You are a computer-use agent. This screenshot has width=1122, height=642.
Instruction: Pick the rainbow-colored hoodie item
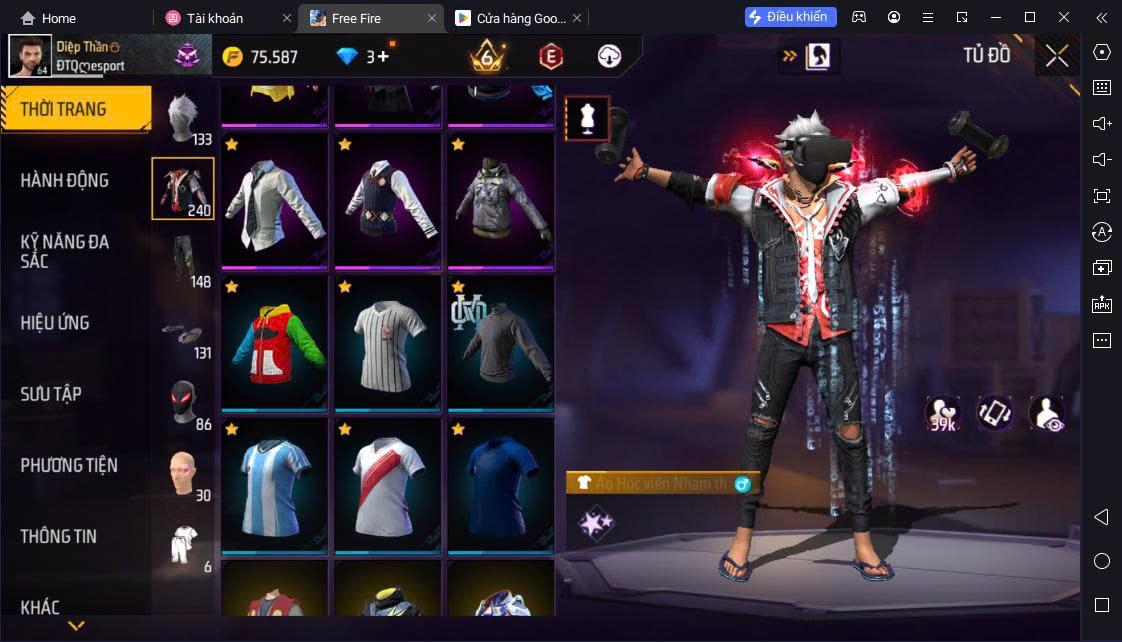point(274,341)
